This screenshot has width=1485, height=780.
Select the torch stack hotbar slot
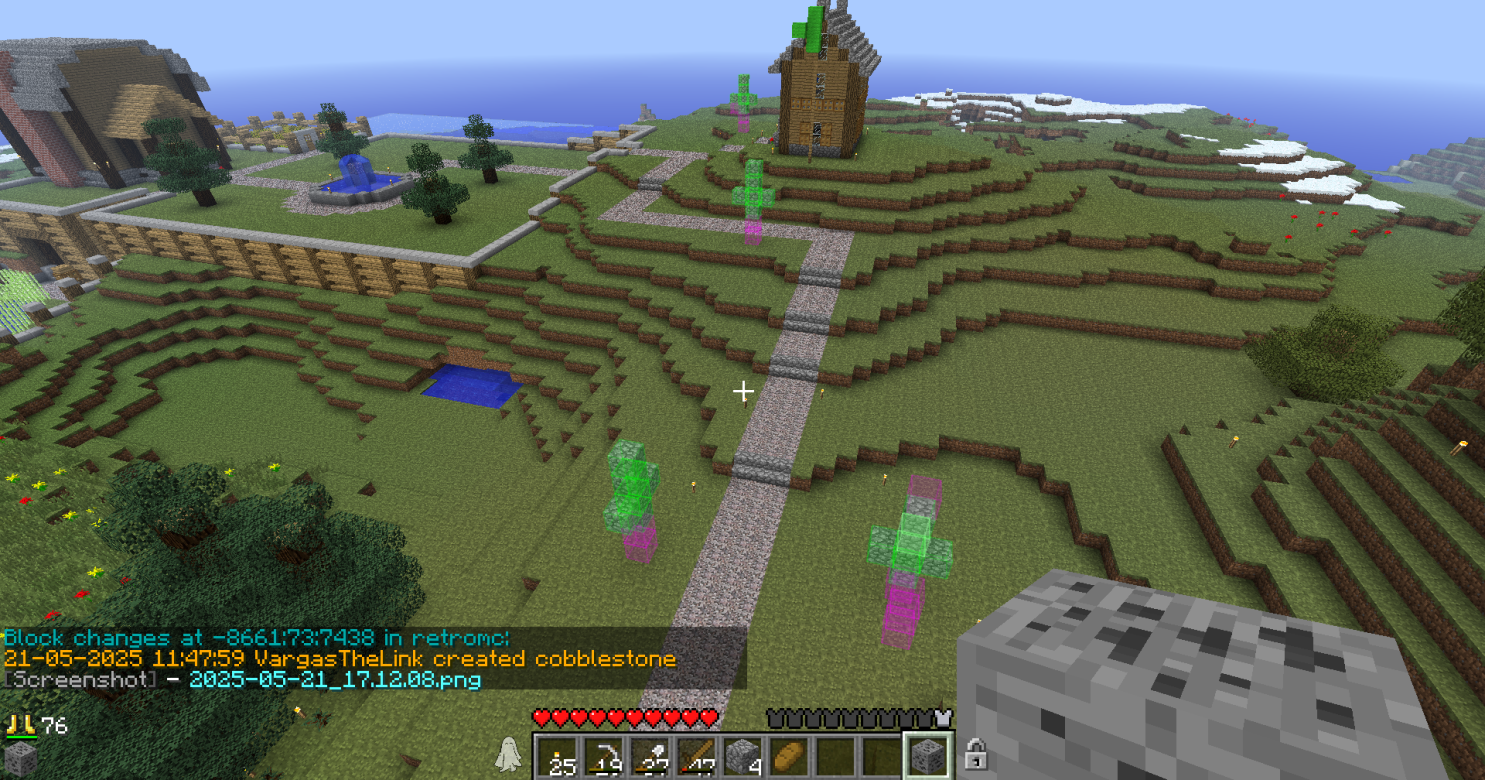[x=557, y=757]
